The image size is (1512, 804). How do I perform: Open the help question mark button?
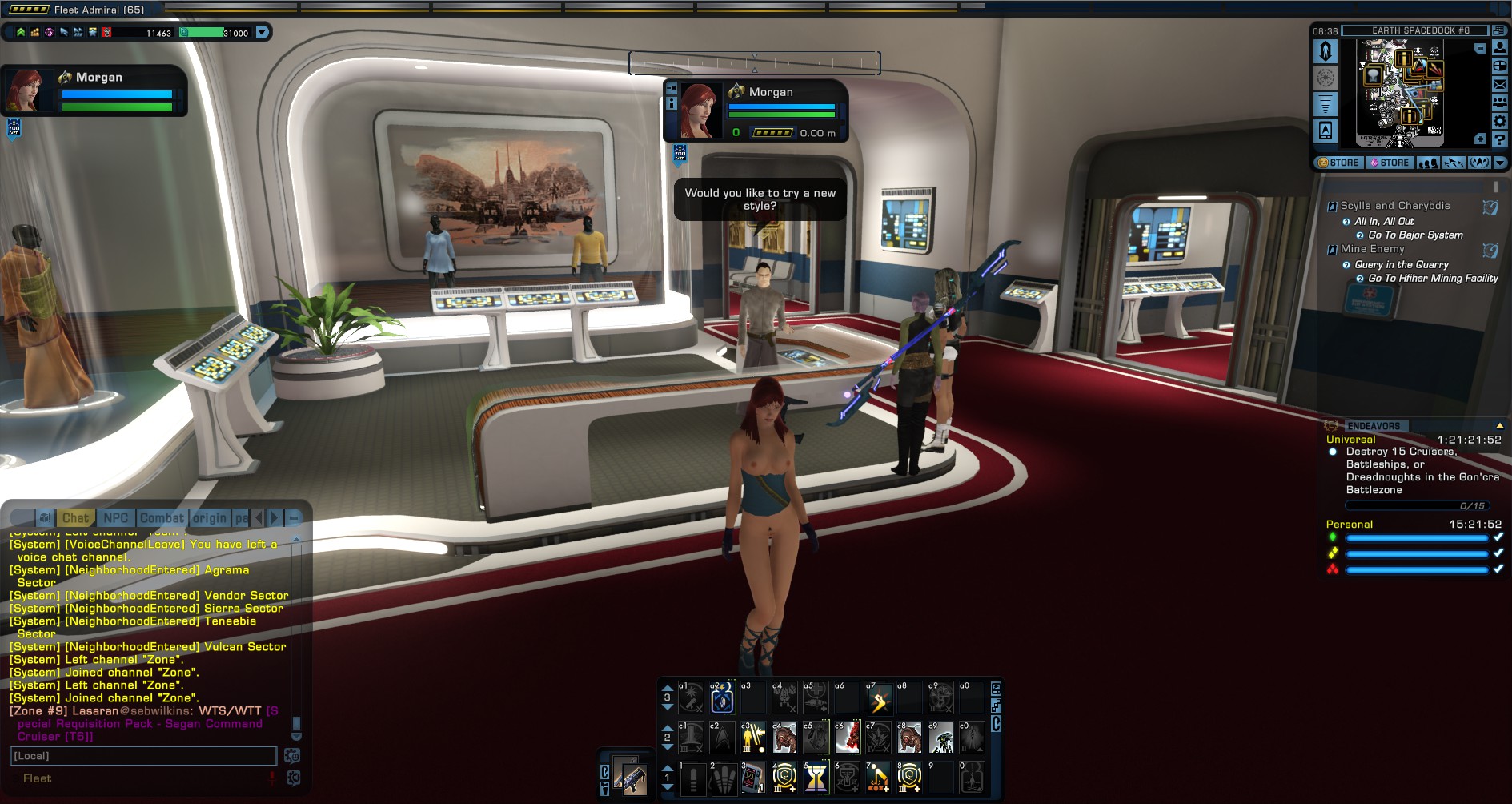click(x=1500, y=140)
